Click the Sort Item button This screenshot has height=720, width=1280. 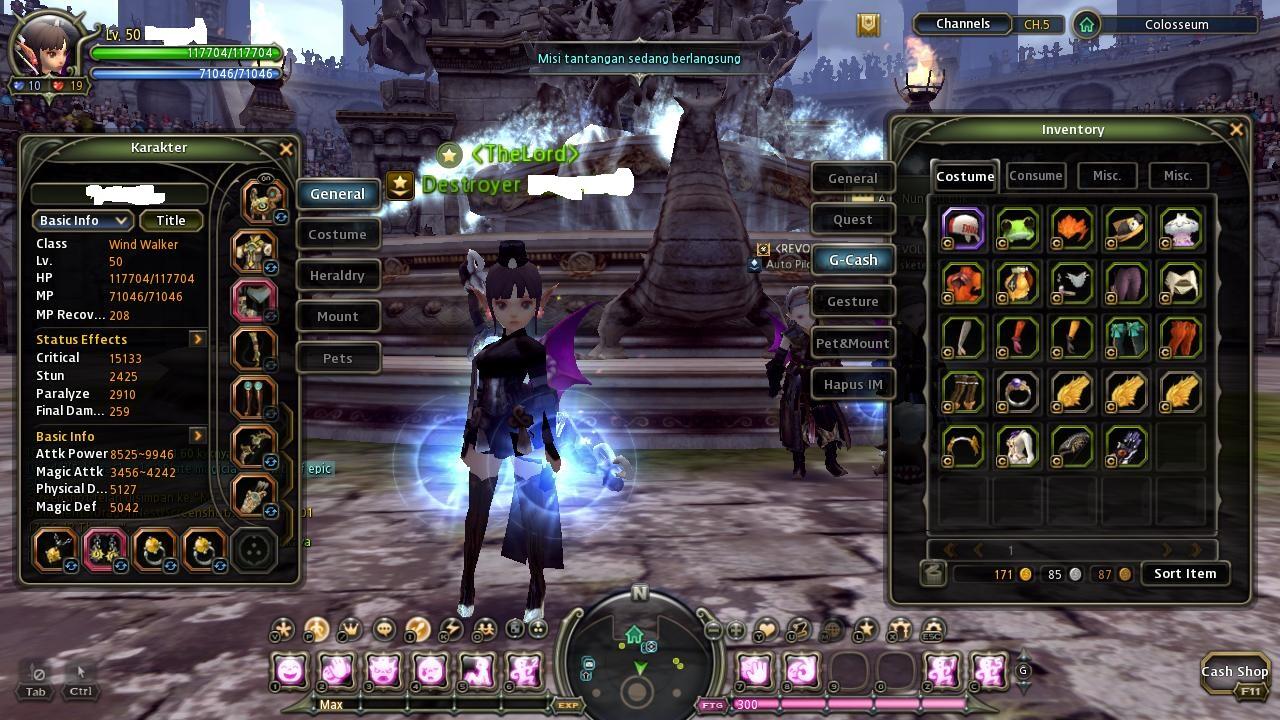[1185, 574]
